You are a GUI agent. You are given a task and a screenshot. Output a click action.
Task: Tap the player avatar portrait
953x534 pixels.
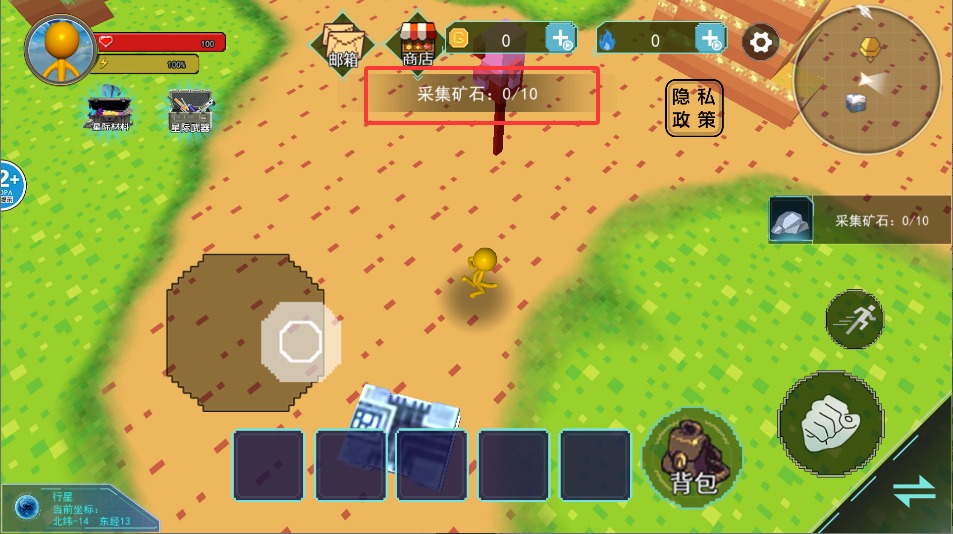click(x=62, y=50)
